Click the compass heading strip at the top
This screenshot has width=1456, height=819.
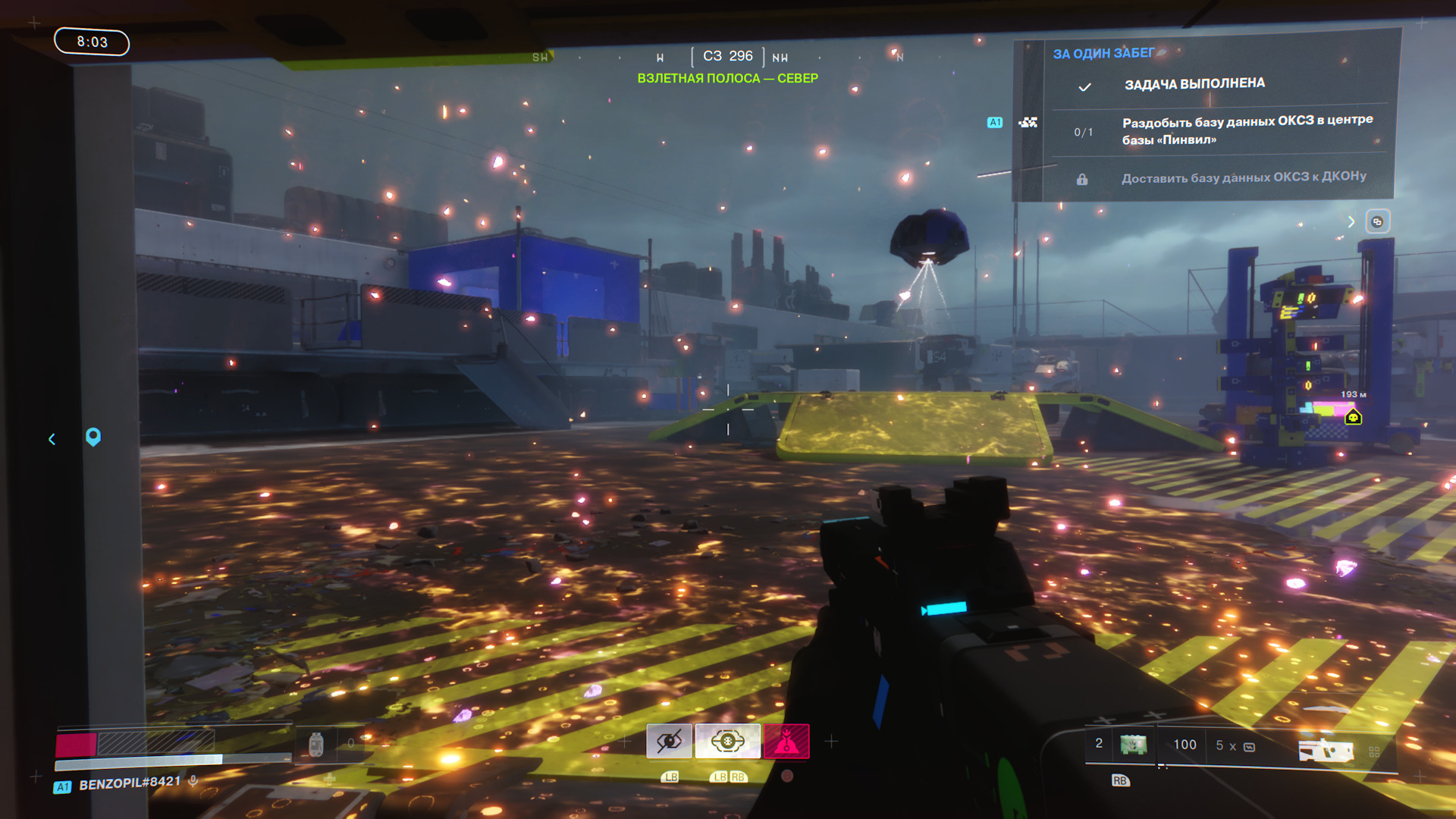[727, 56]
